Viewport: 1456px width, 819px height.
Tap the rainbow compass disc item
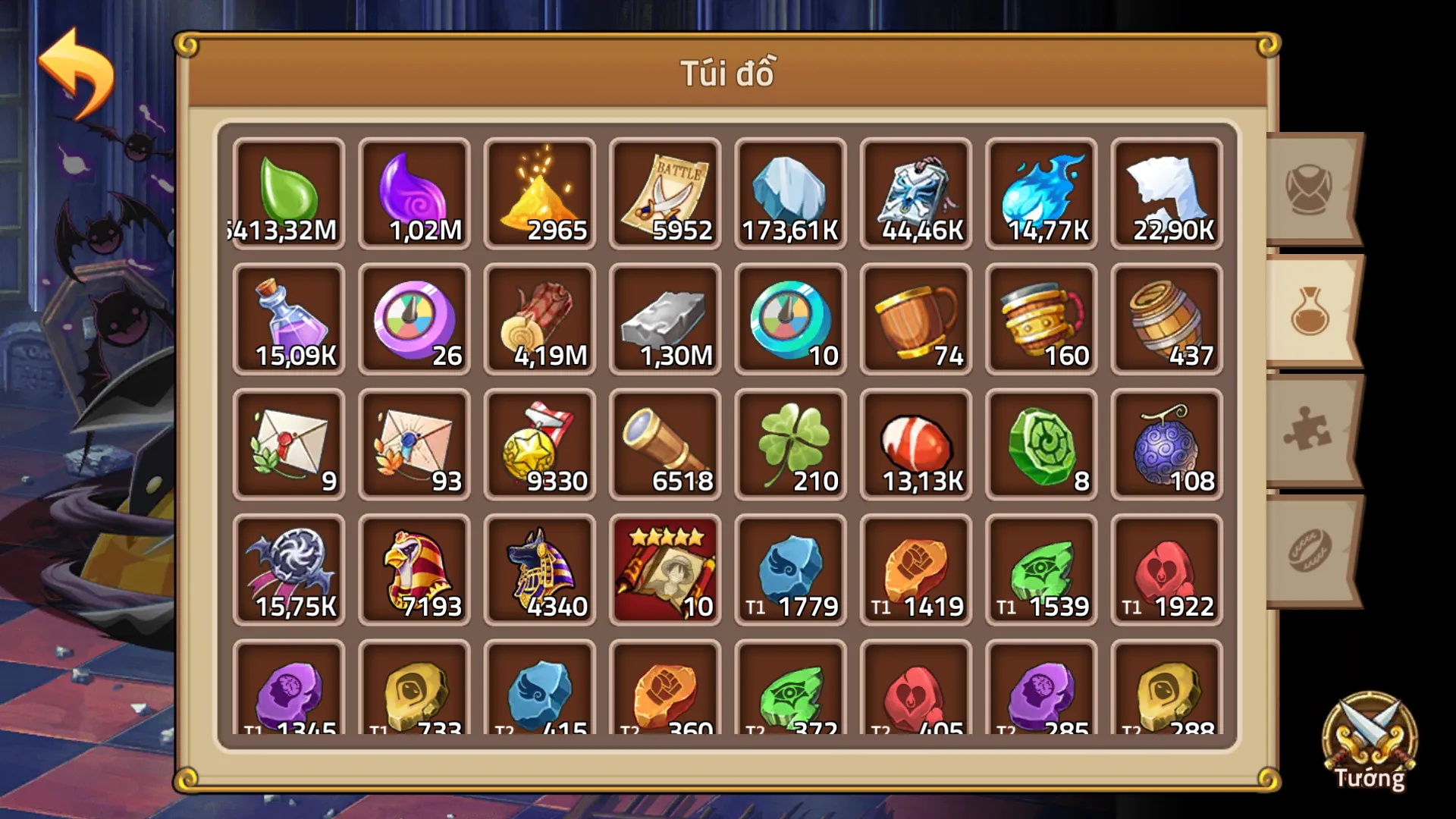point(413,318)
